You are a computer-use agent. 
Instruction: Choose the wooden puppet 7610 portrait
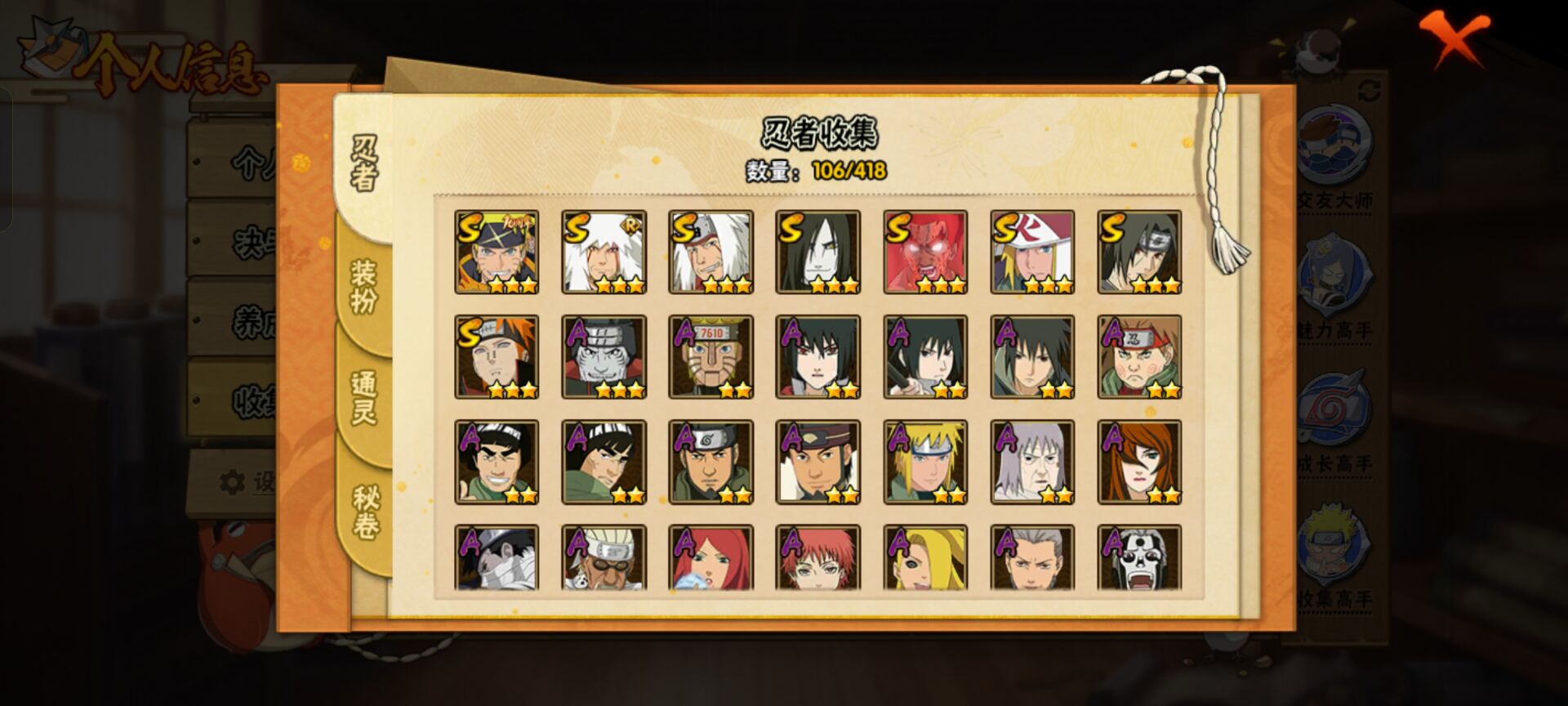click(x=710, y=357)
